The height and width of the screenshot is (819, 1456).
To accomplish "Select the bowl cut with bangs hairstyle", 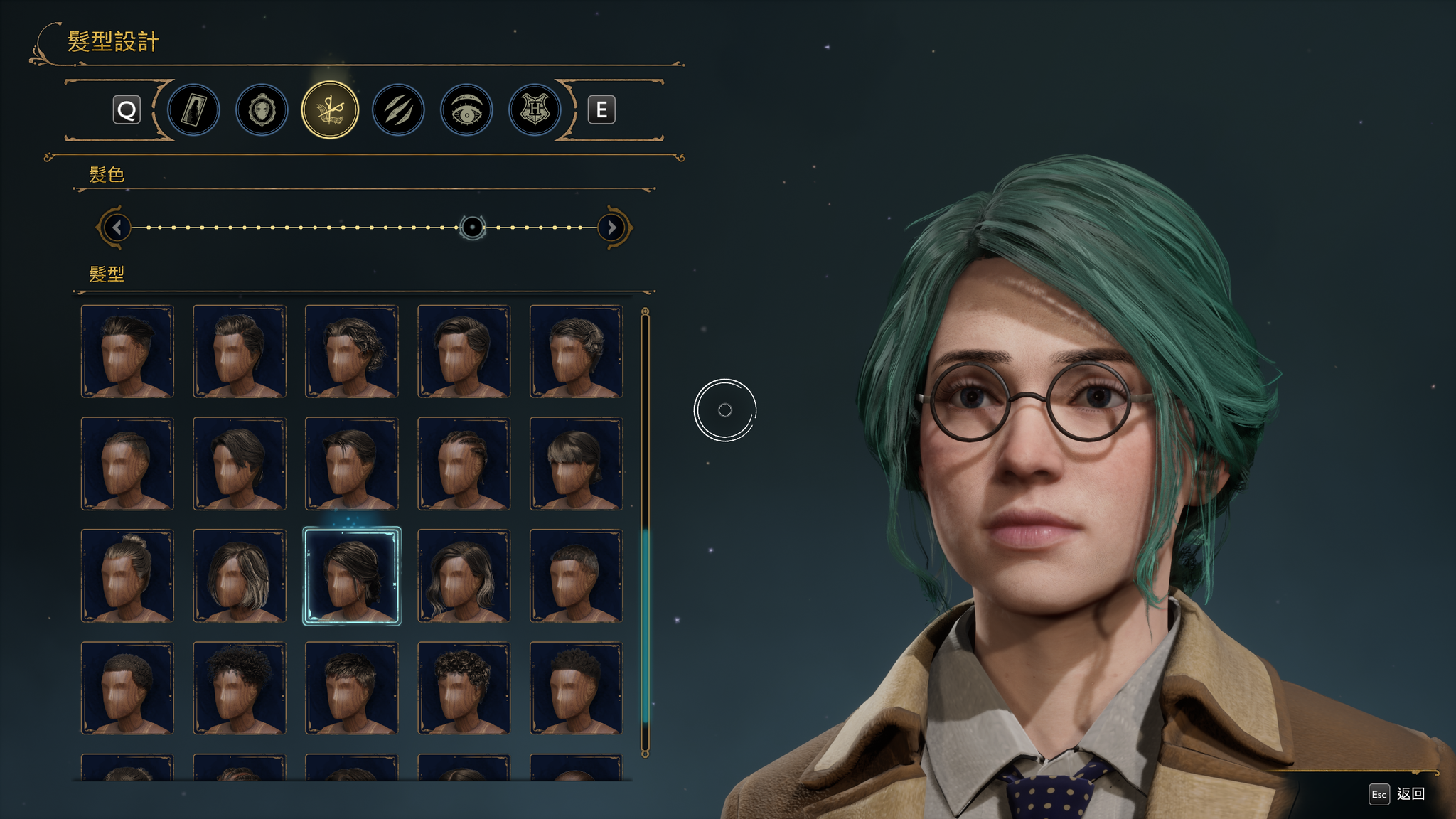I will (x=576, y=464).
